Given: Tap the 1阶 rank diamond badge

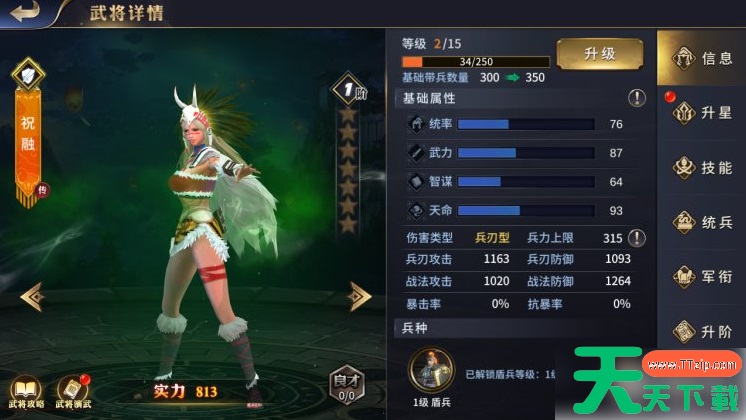Looking at the screenshot, I should pos(348,89).
